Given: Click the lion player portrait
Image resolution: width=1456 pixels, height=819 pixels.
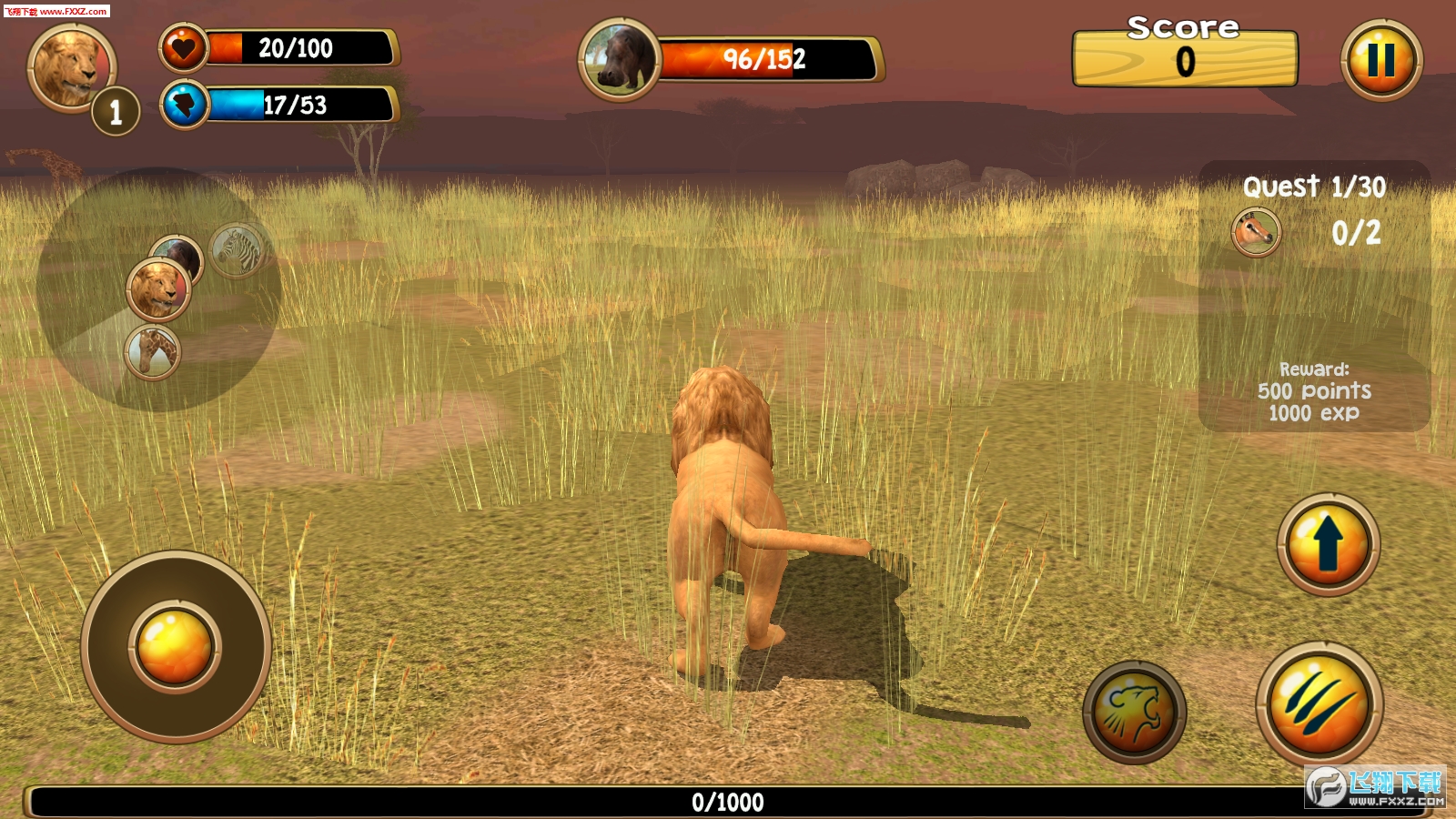Looking at the screenshot, I should click(71, 66).
